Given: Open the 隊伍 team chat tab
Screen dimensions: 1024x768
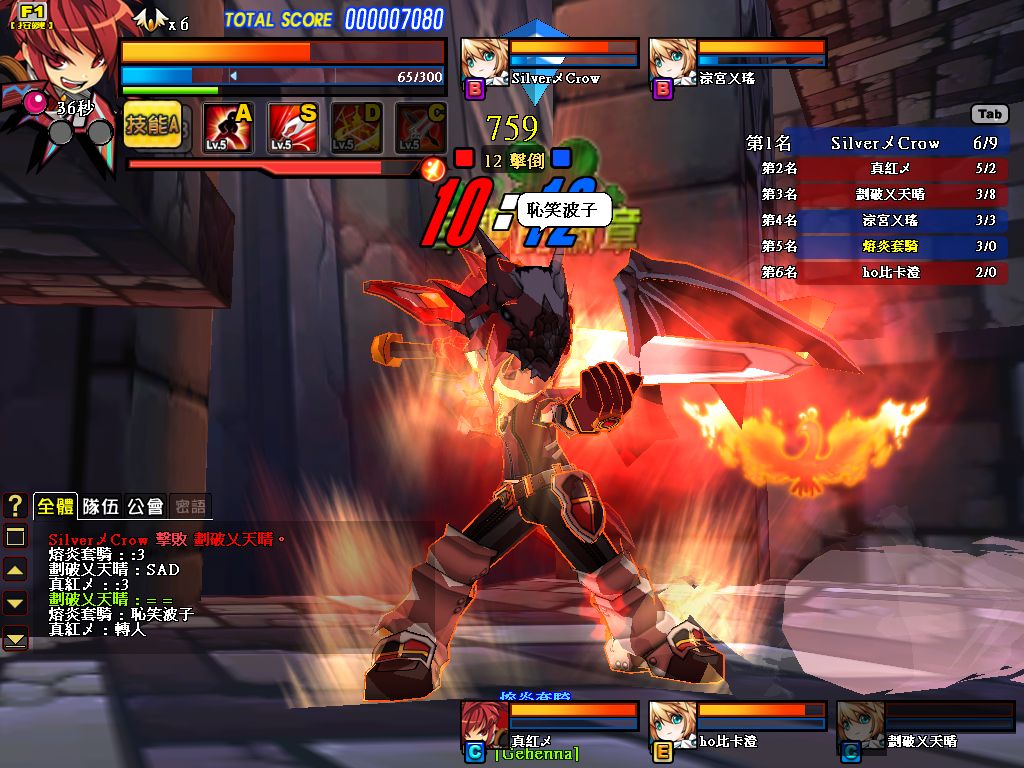Looking at the screenshot, I should [100, 506].
